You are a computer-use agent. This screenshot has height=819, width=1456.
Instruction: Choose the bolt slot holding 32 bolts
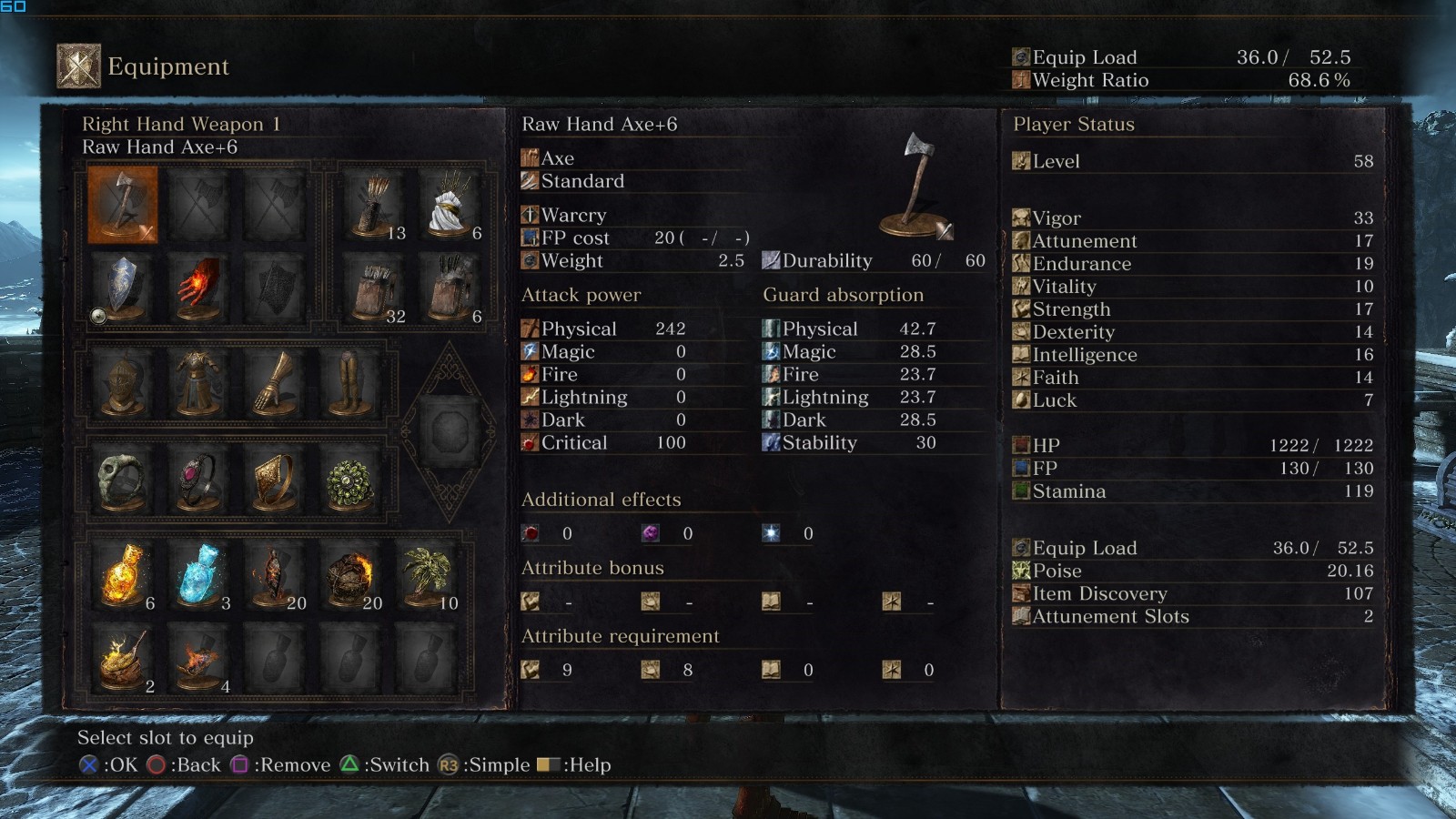(x=375, y=287)
